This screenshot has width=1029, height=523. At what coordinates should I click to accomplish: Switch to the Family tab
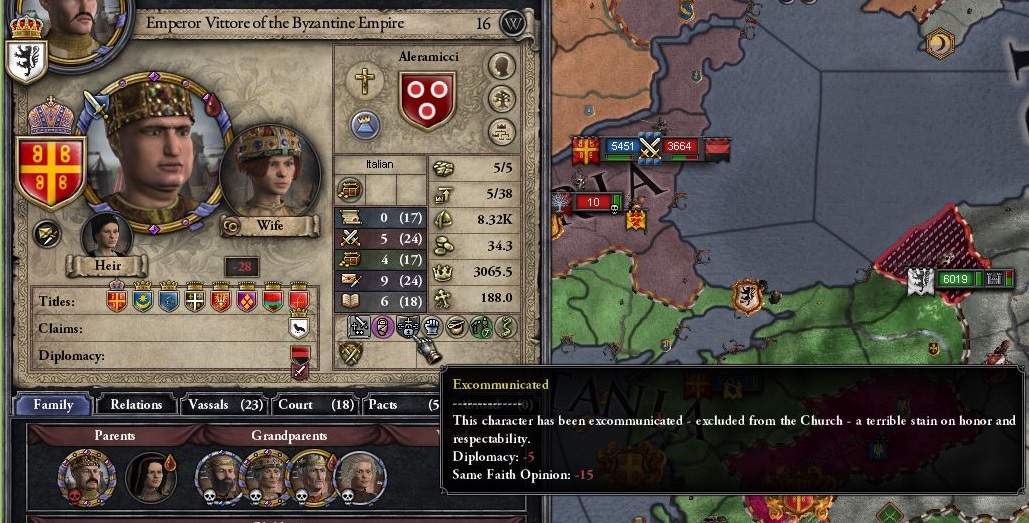pos(53,405)
